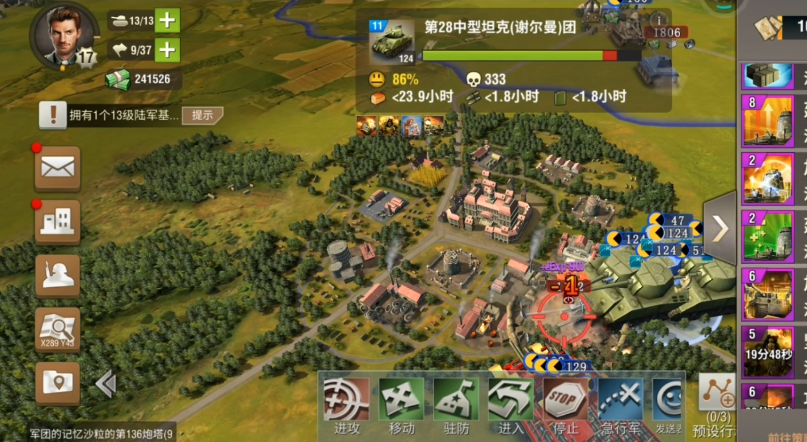Add more tank units with the plus button

(x=167, y=20)
